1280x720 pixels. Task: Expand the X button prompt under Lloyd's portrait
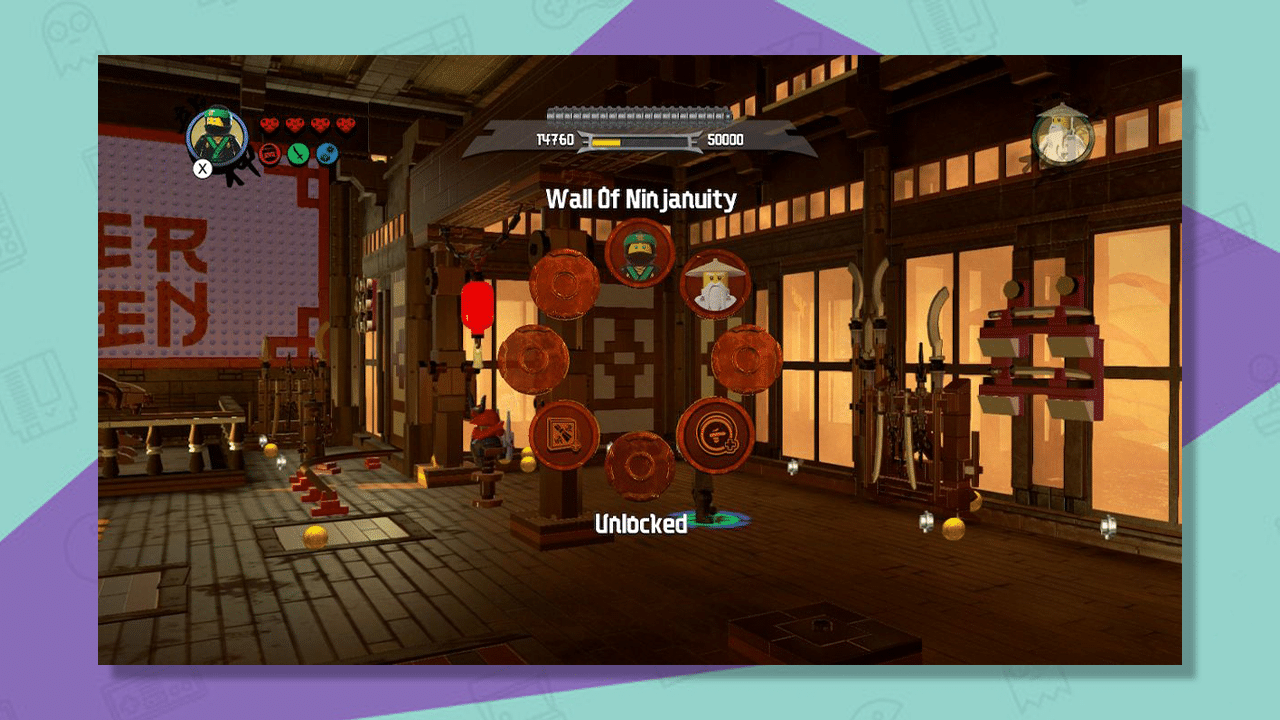202,169
